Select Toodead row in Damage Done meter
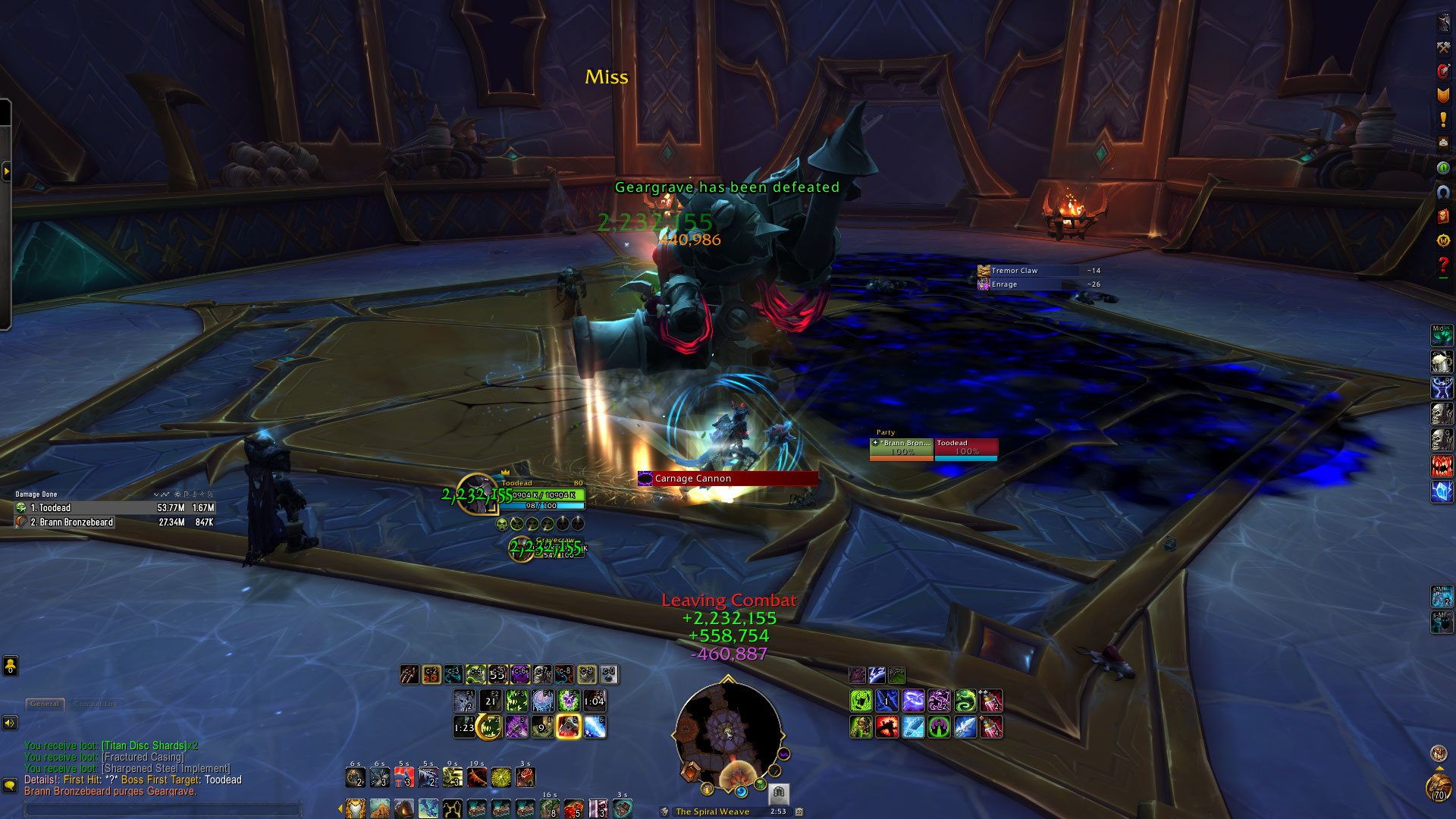The image size is (1456, 819). 114,508
